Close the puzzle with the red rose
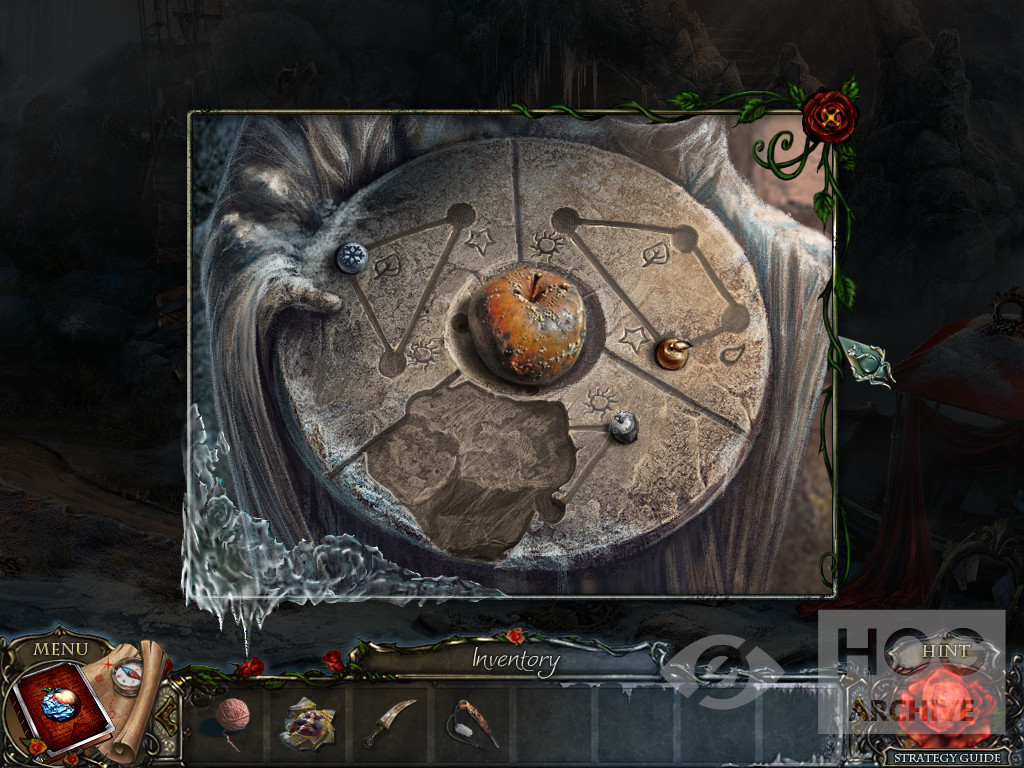Screen dimensions: 1024x768 pyautogui.click(x=829, y=117)
